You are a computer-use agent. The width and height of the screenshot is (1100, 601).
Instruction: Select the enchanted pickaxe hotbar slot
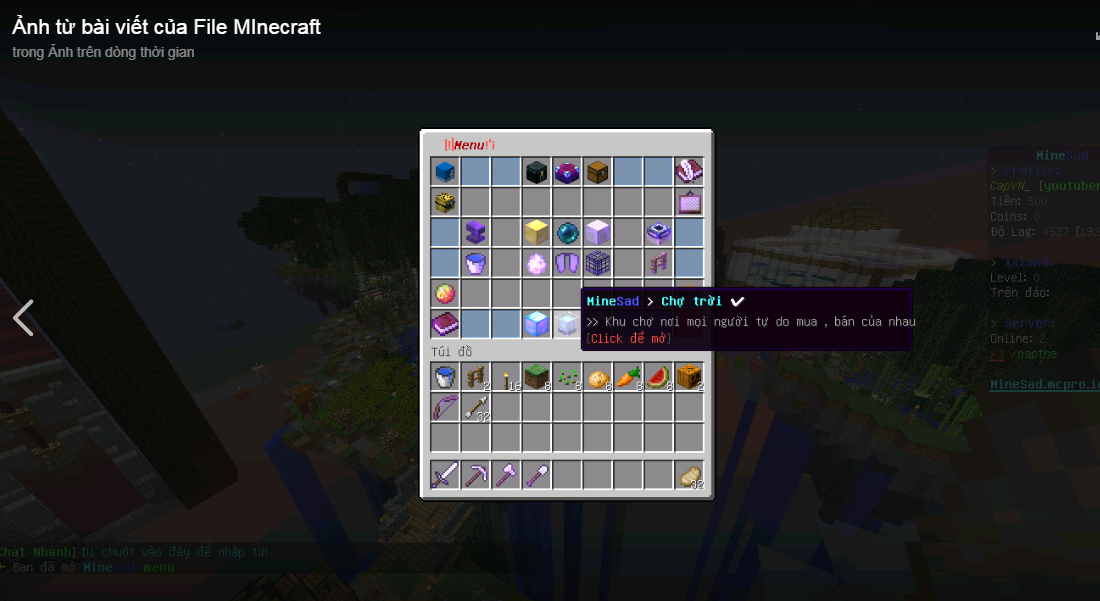[476, 475]
